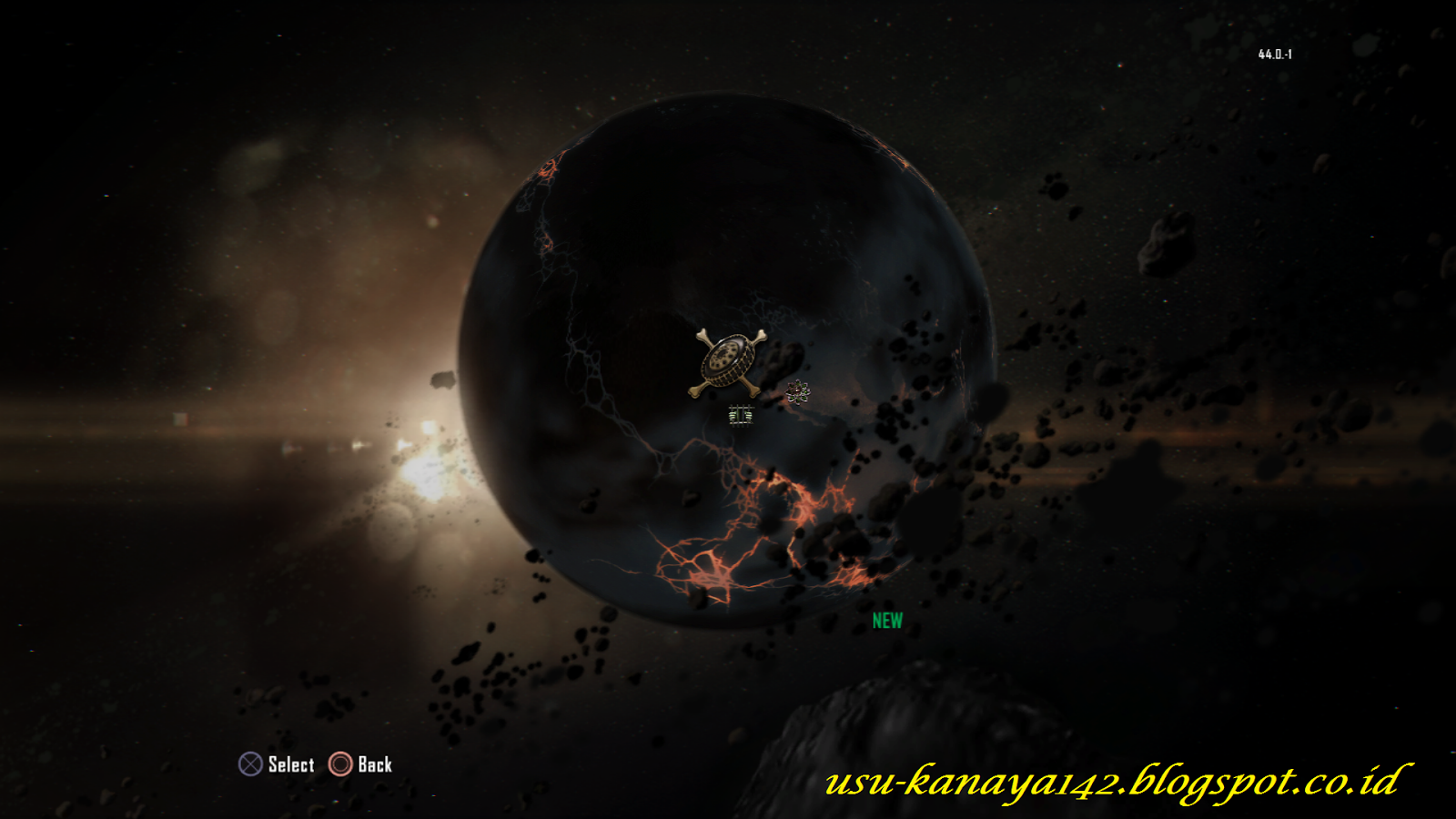Open the usu-kanaya142 blogspot watermark link
The height and width of the screenshot is (819, 1456).
[x=1112, y=781]
